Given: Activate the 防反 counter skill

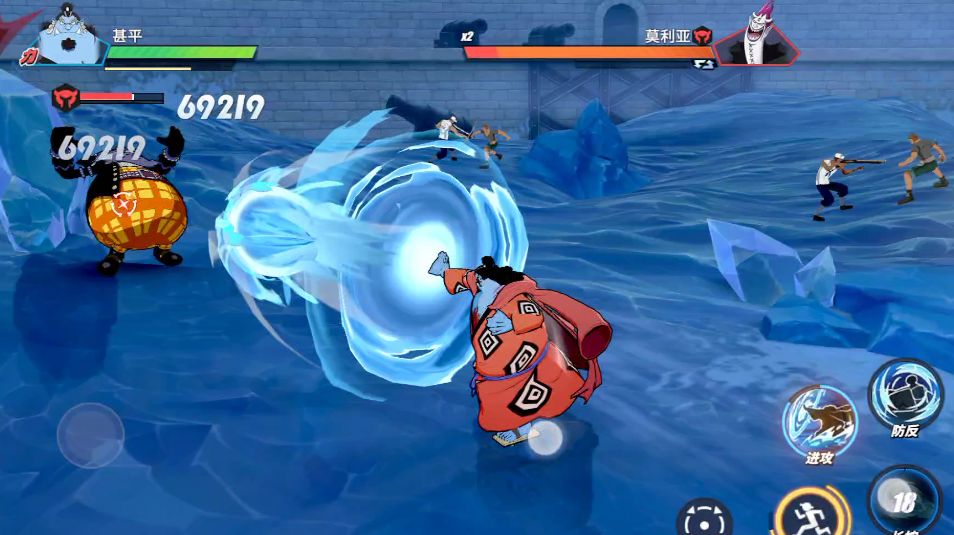Looking at the screenshot, I should click(x=904, y=395).
